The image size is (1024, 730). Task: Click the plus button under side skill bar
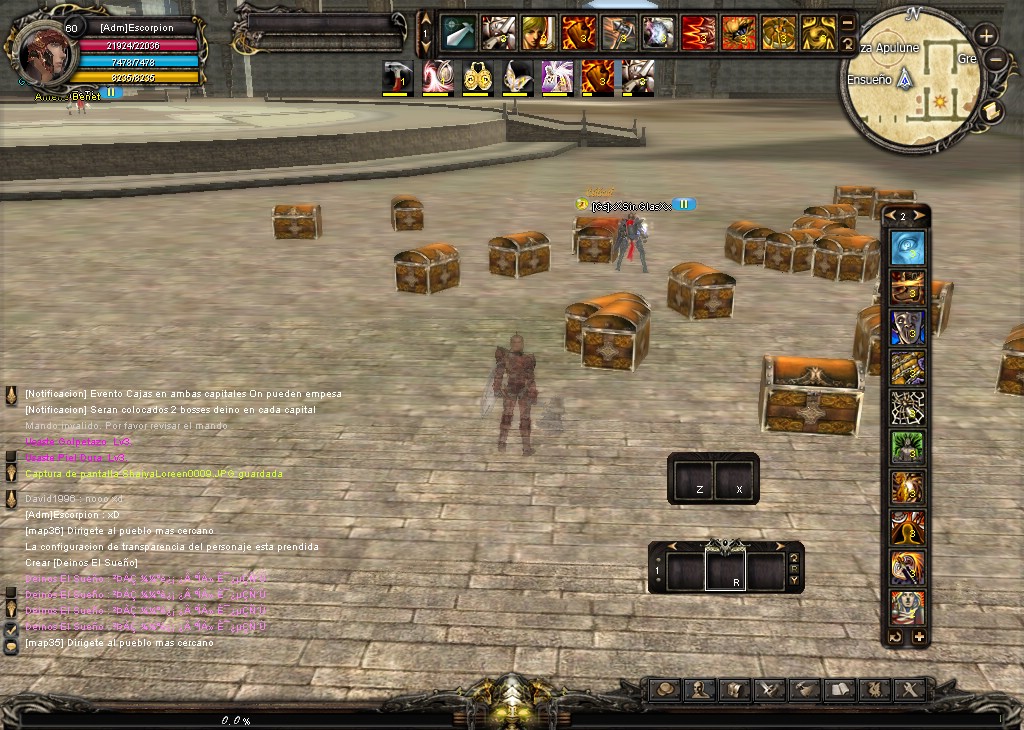pos(919,637)
